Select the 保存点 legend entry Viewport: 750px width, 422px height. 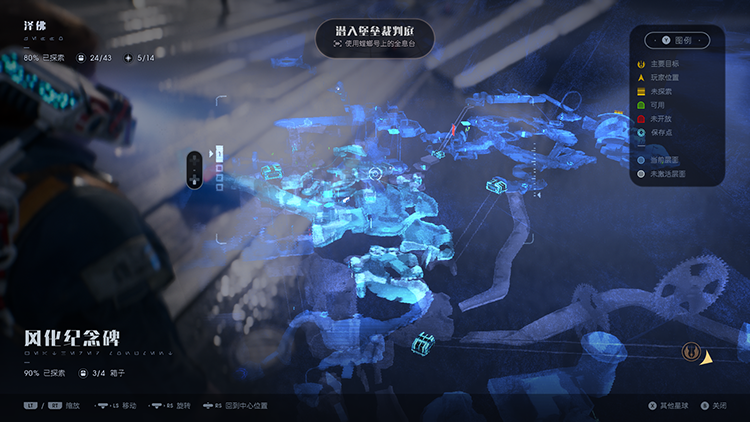coord(665,132)
